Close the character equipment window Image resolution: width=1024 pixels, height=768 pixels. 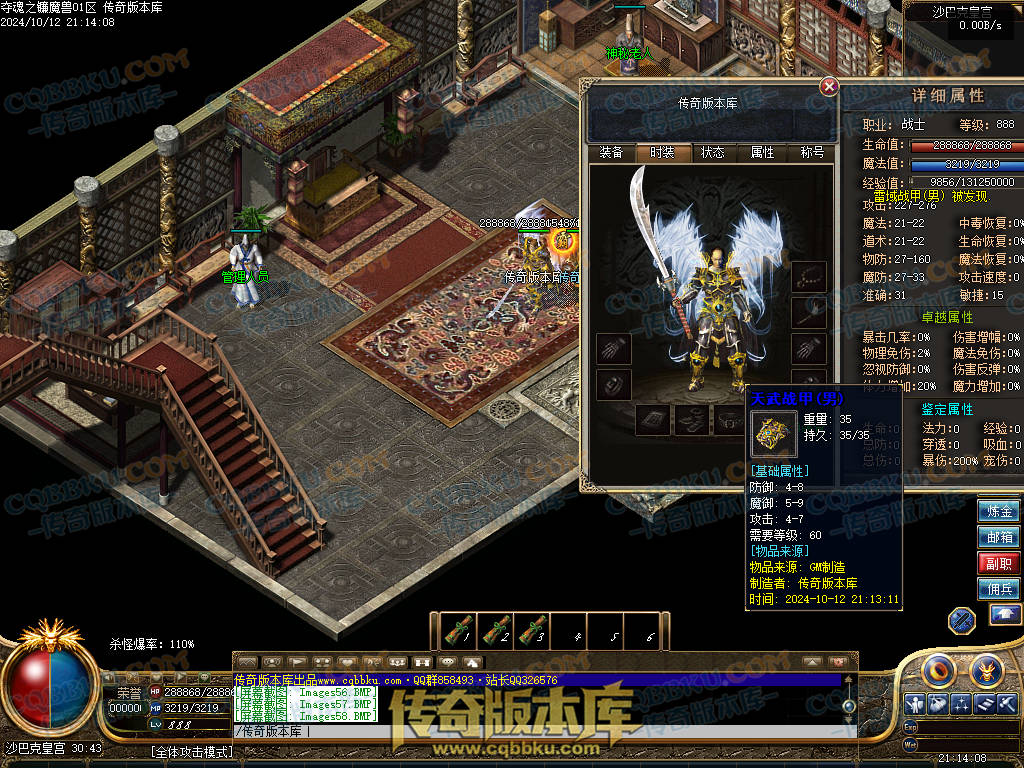tap(829, 87)
